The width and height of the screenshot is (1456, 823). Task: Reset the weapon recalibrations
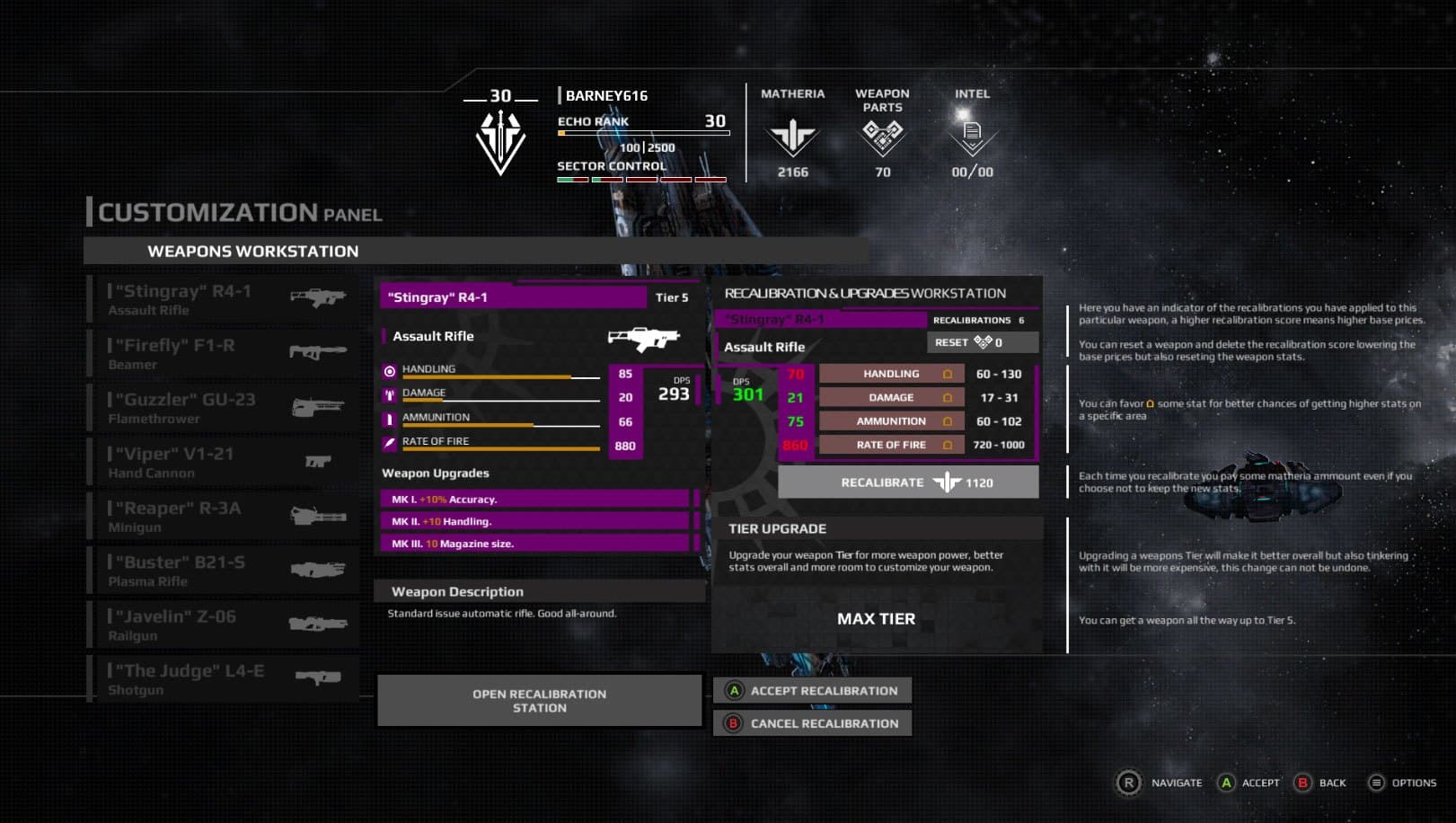982,342
